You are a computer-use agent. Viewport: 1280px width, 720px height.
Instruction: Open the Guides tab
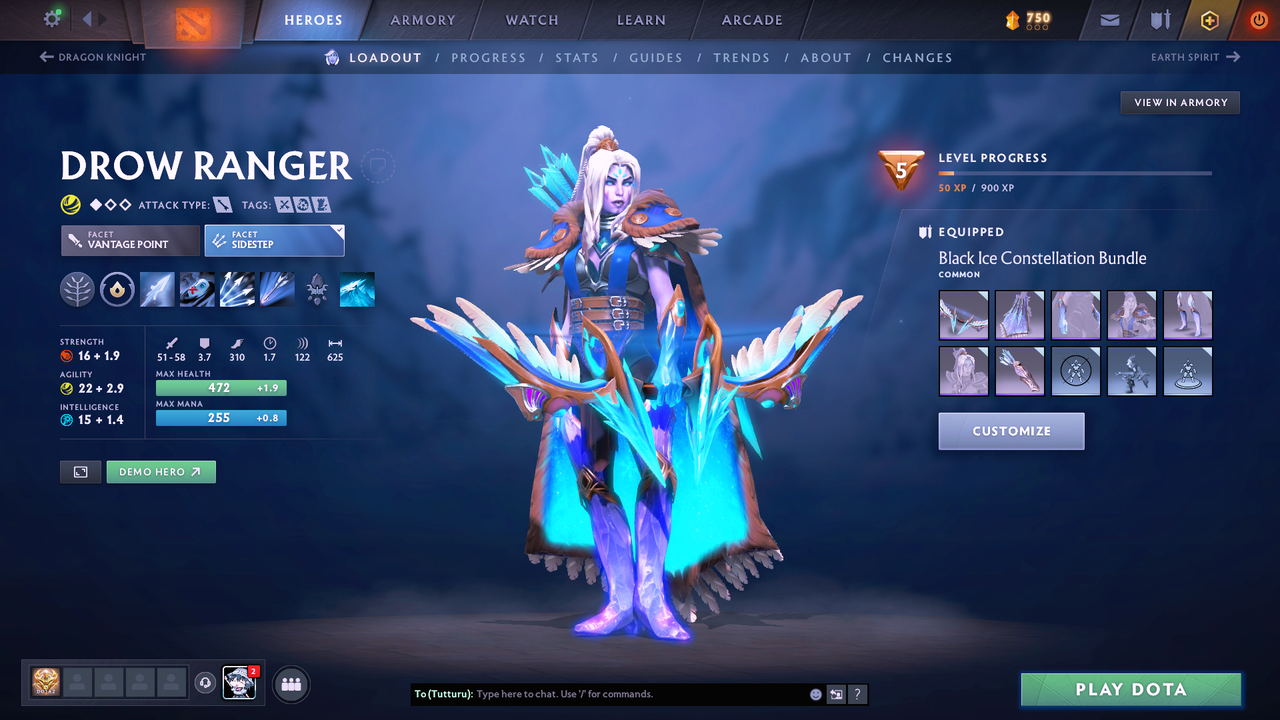click(656, 57)
